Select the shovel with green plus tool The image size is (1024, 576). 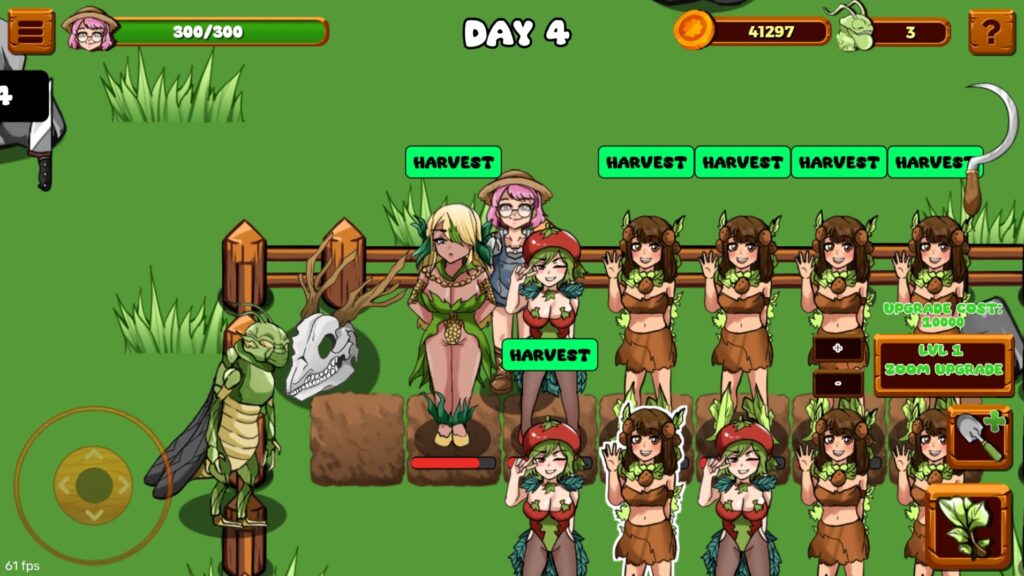click(x=979, y=438)
